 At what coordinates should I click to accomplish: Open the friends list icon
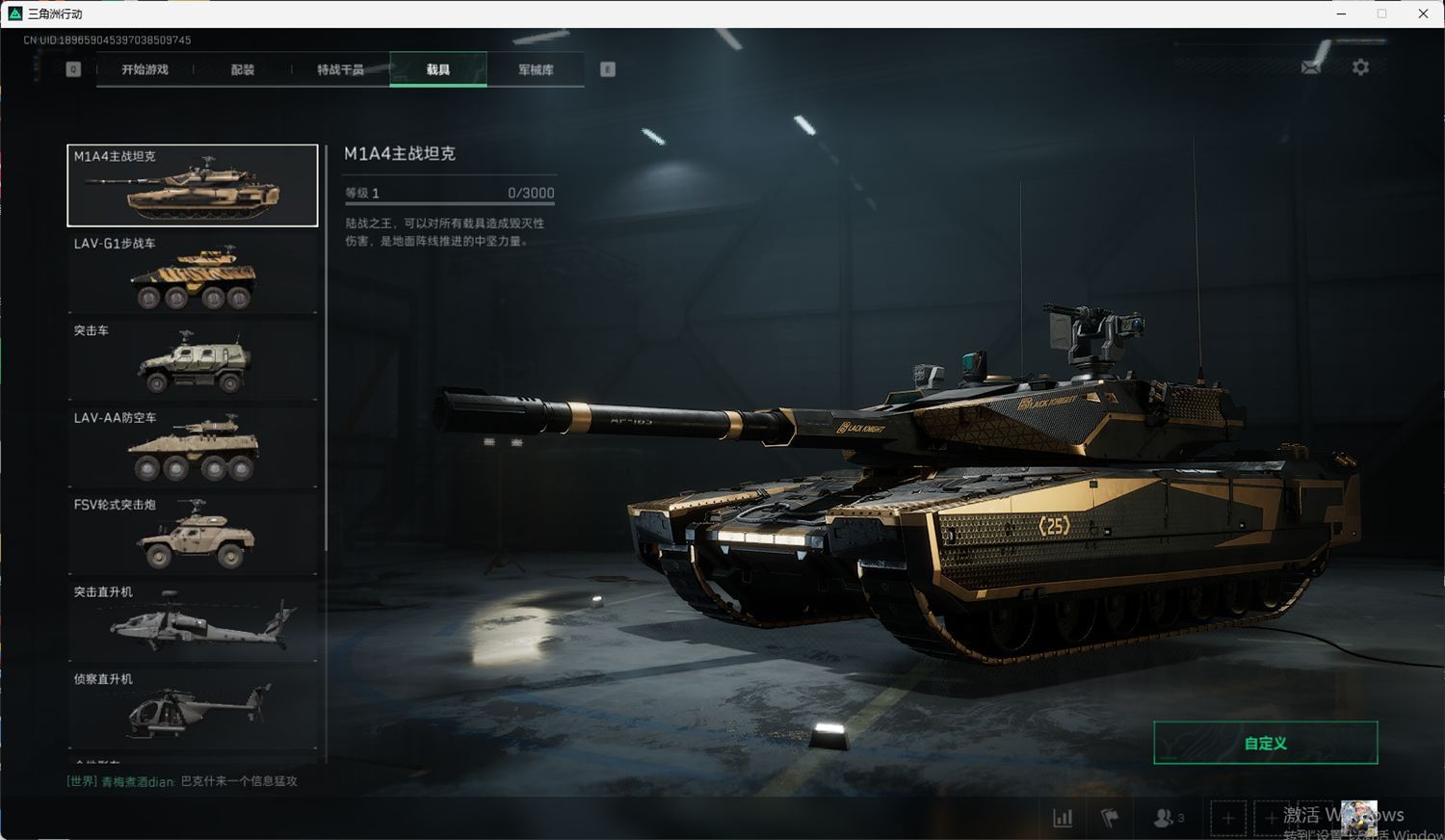(x=1168, y=818)
